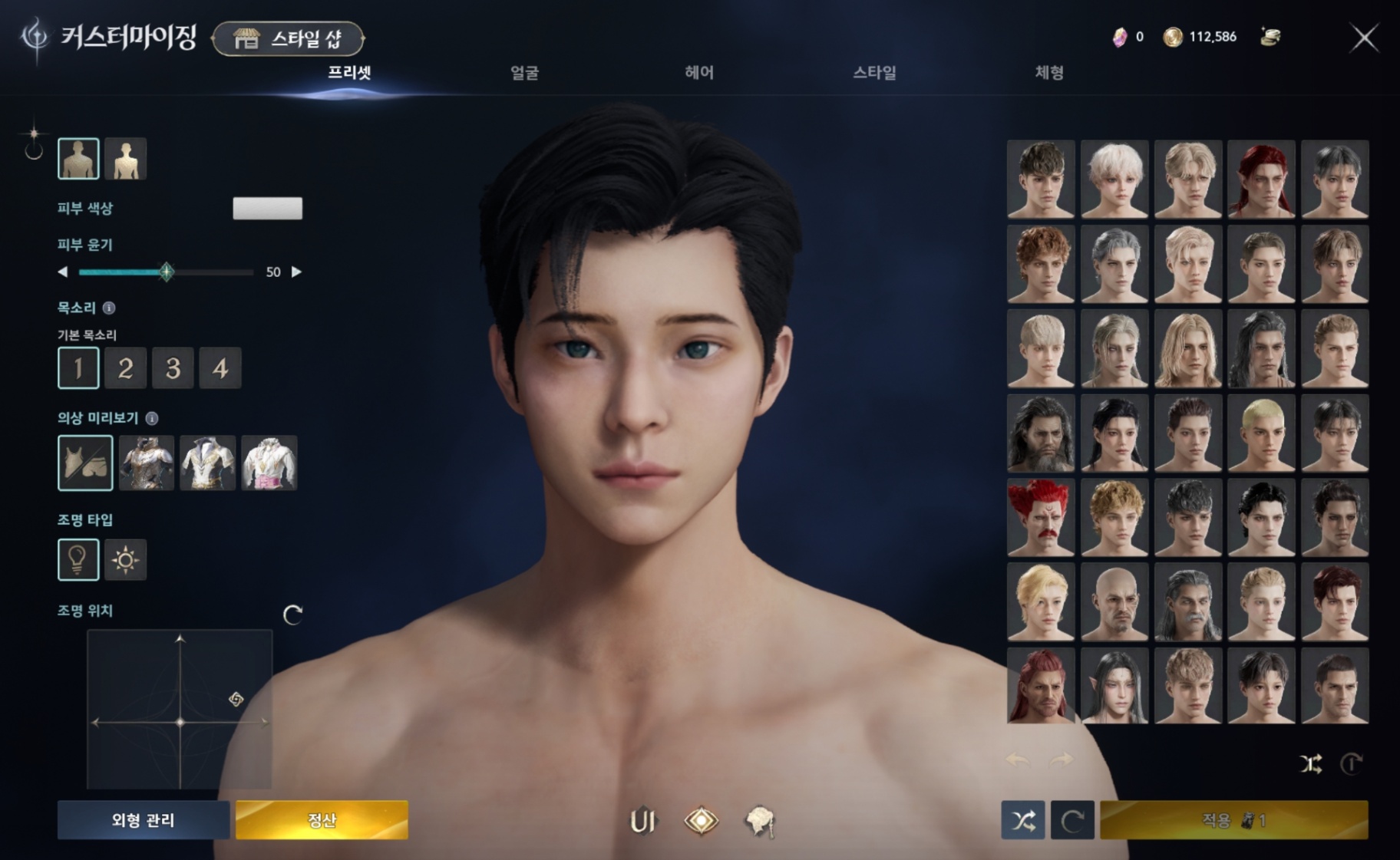1400x860 pixels.
Task: Switch to the 얼굴 face tab
Action: pyautogui.click(x=524, y=73)
